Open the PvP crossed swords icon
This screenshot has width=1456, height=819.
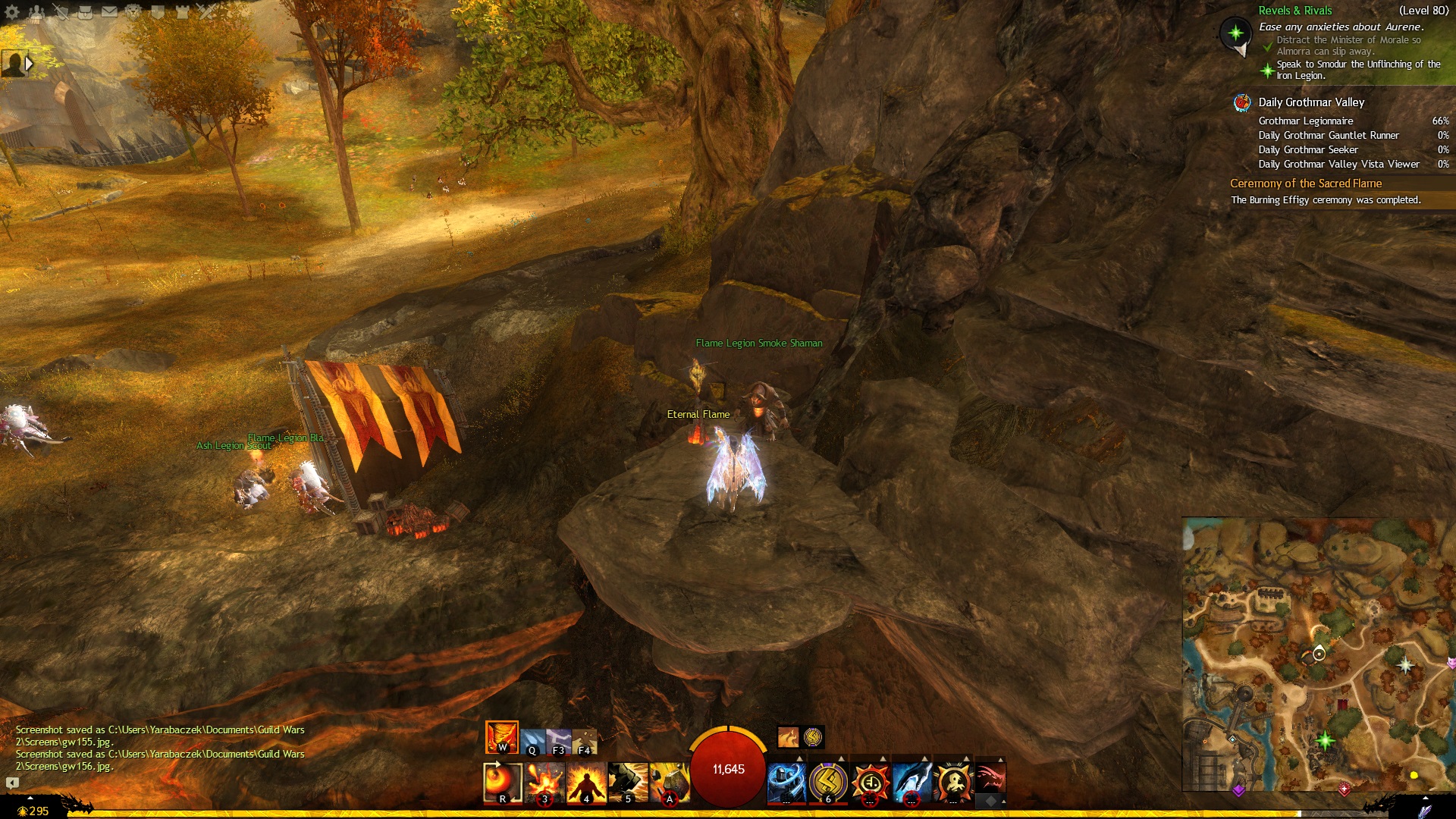[x=206, y=11]
